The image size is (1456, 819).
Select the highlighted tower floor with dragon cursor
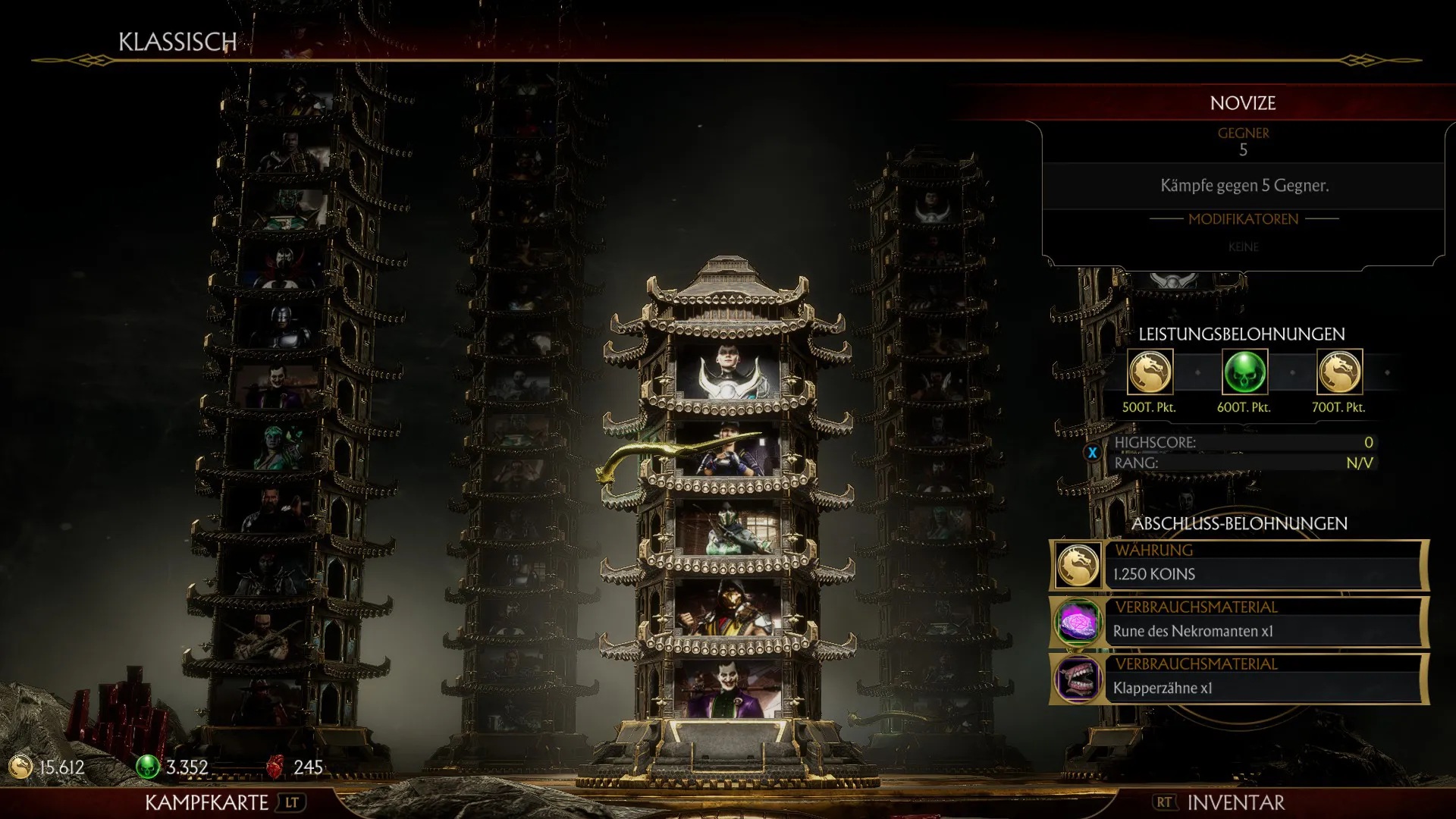pos(728,450)
